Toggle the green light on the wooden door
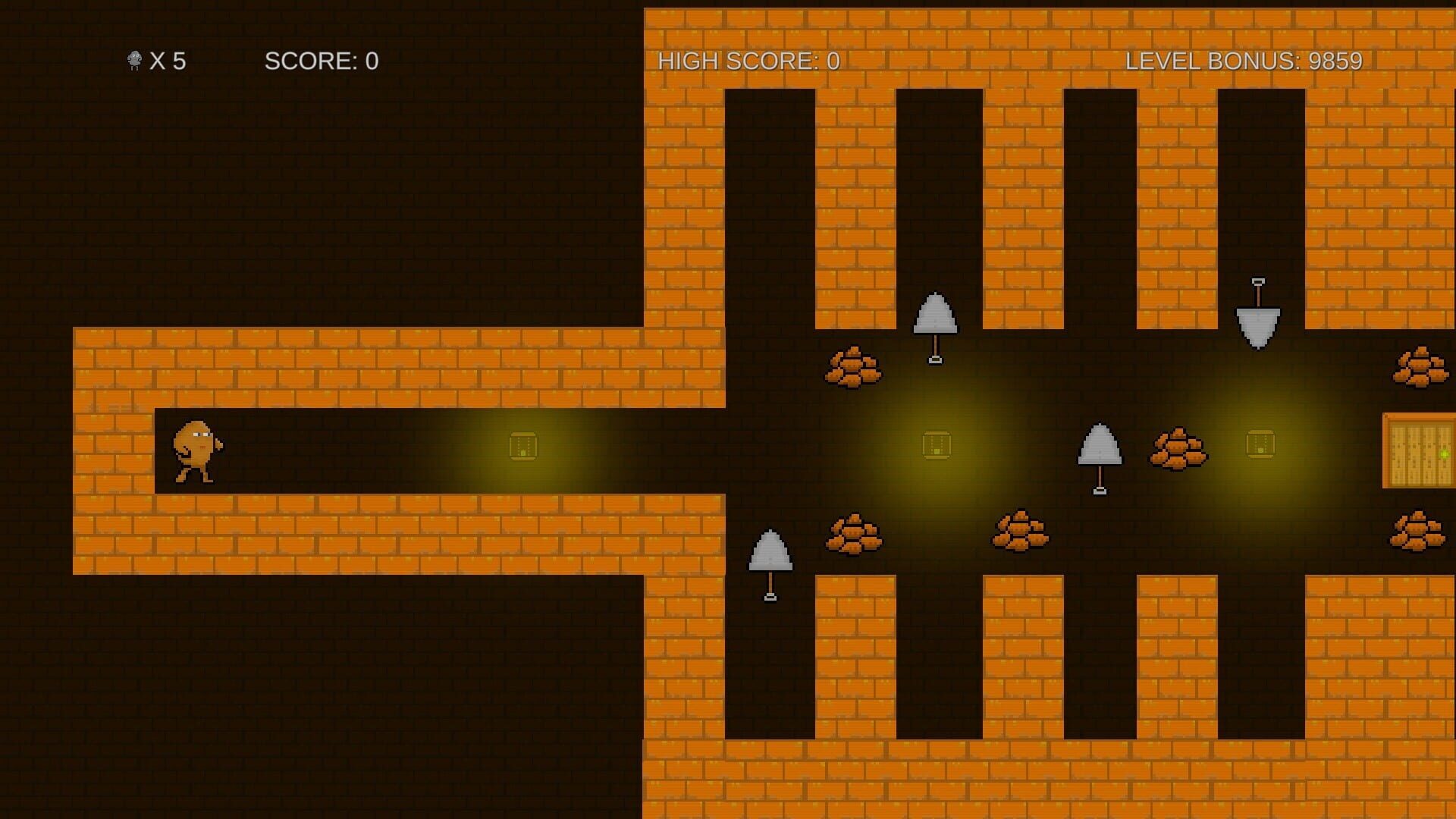The height and width of the screenshot is (819, 1456). point(1445,454)
